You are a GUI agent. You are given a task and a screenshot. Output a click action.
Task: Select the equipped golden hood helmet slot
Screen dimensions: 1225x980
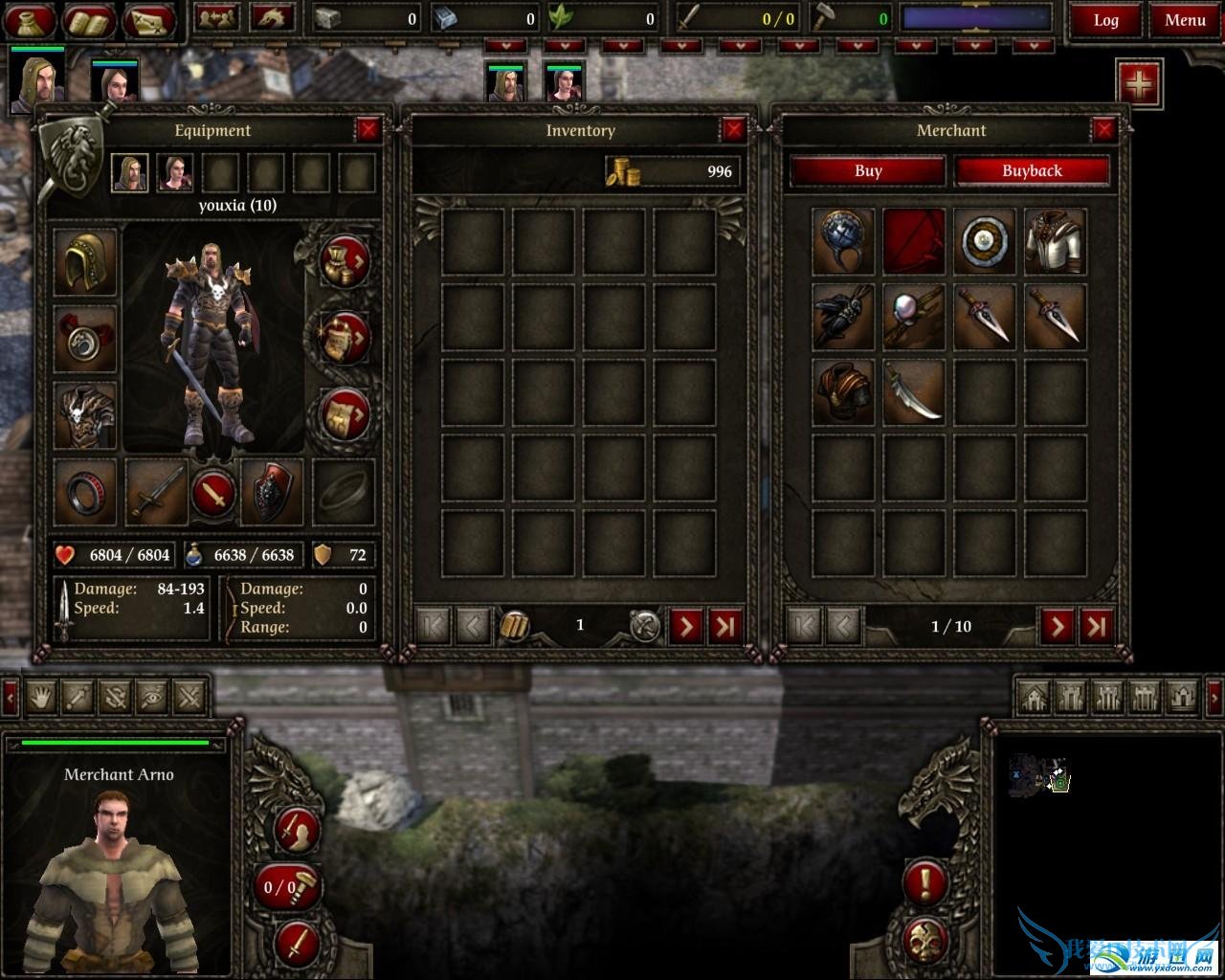(85, 262)
